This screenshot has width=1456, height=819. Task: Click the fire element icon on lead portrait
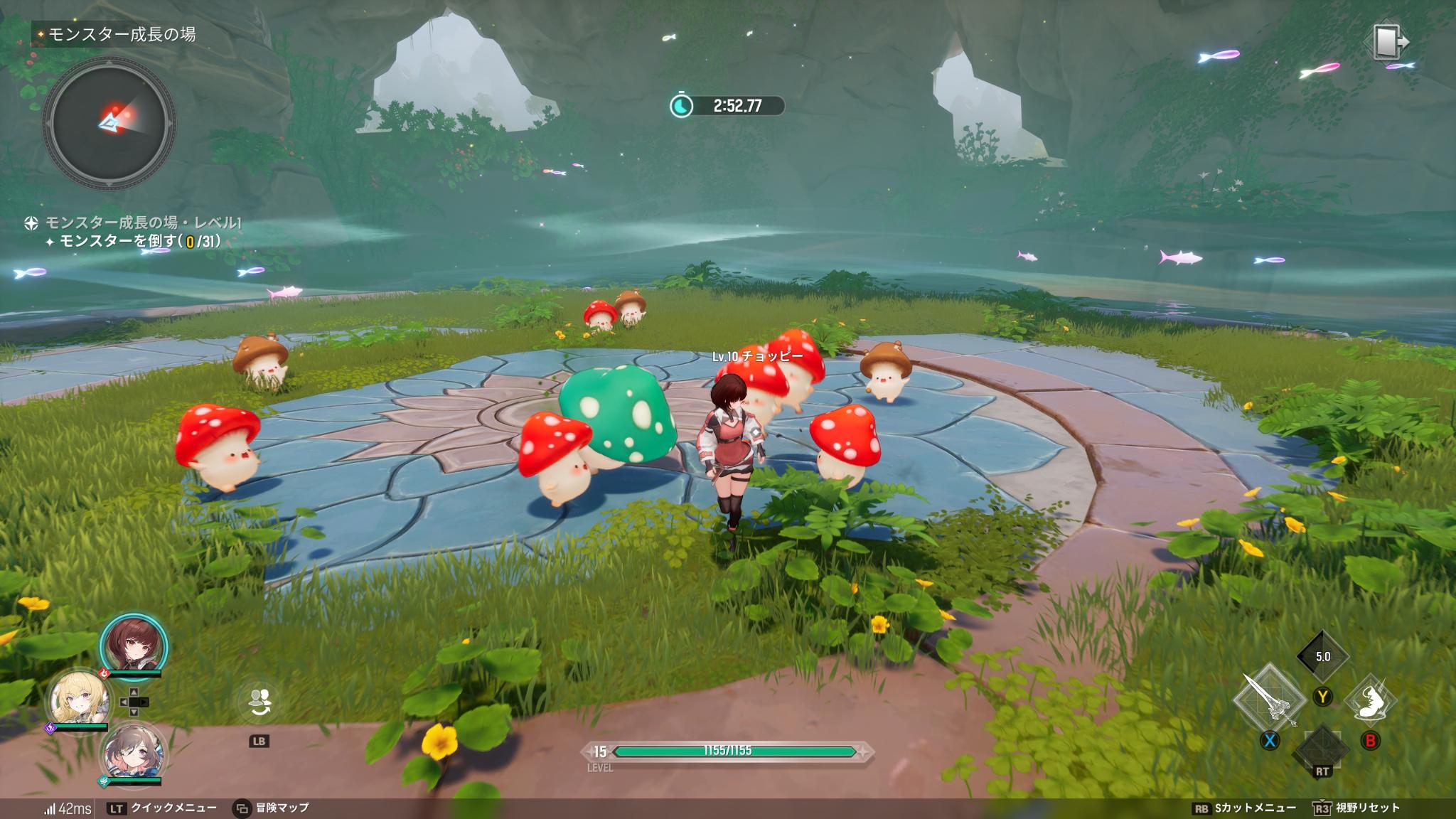[104, 673]
